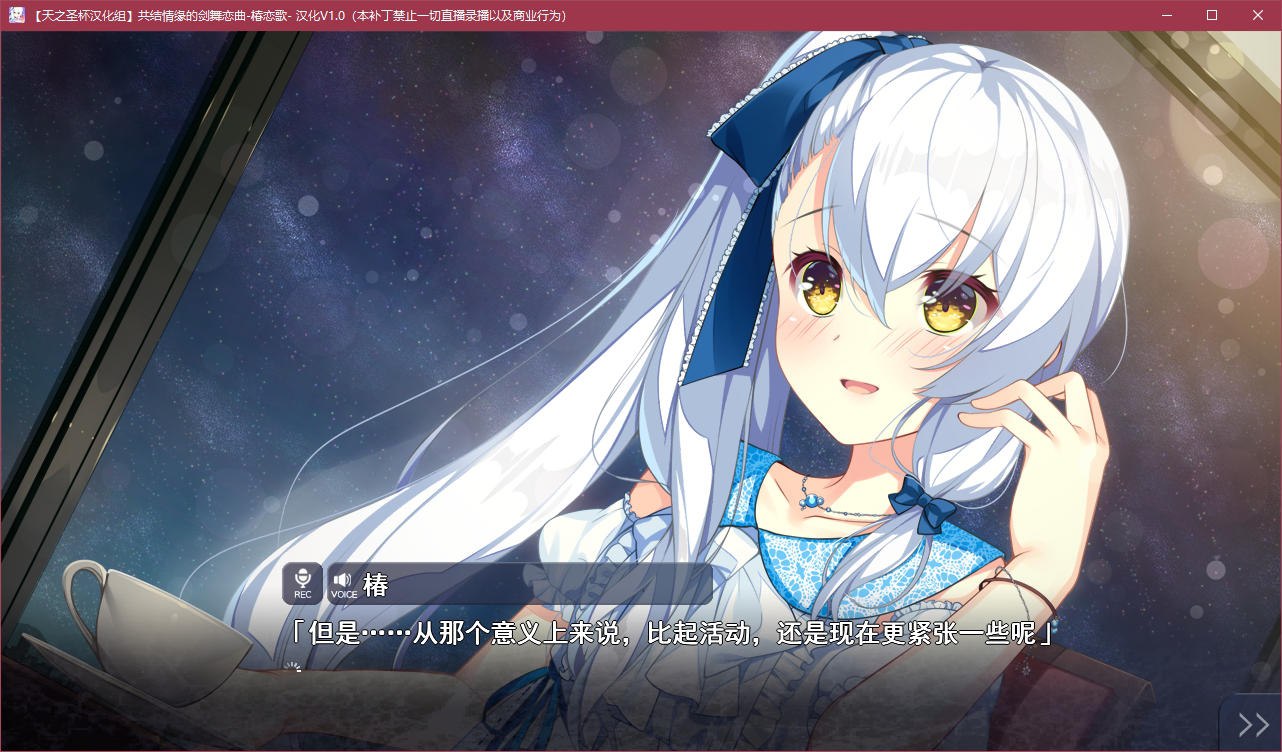
Task: Maximize the game window
Action: click(x=1211, y=15)
